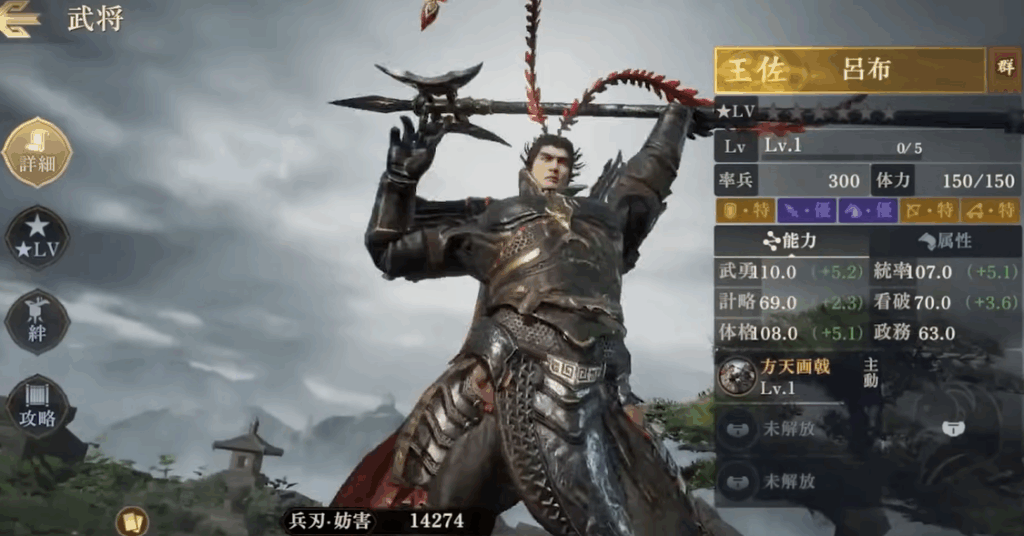Screen dimensions: 1024x536
Task: Open the 詳細 details view
Action: click(37, 153)
